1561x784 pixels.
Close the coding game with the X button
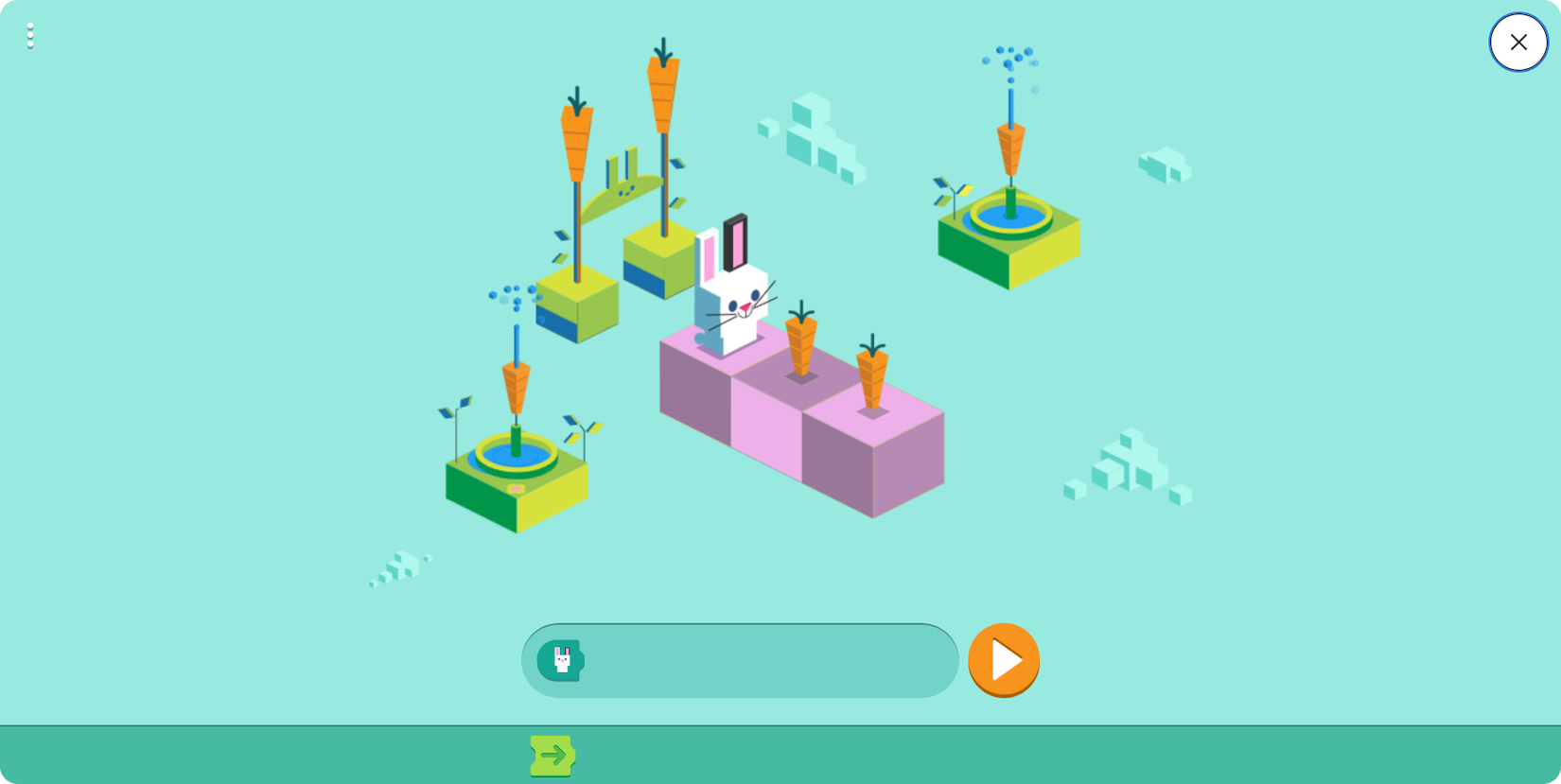coord(1518,43)
